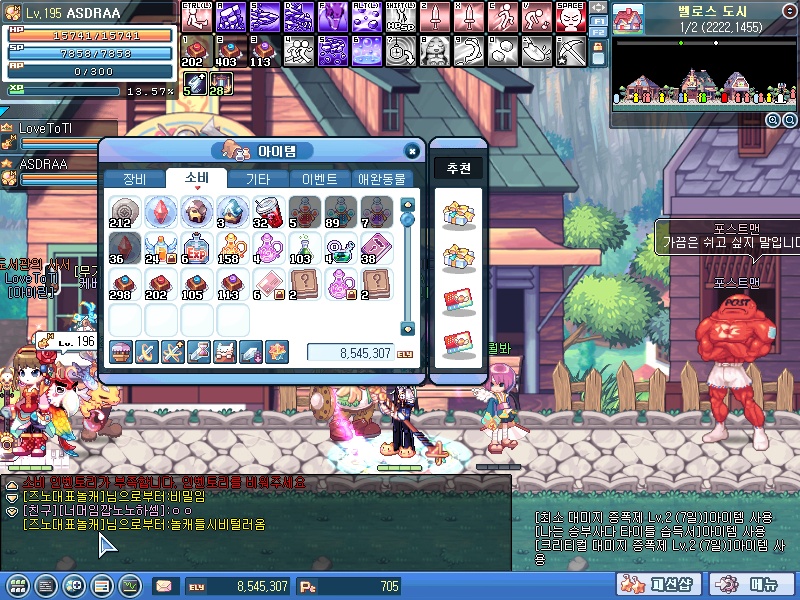Select the winged orange potion slot
This screenshot has width=800, height=600.
(x=159, y=248)
